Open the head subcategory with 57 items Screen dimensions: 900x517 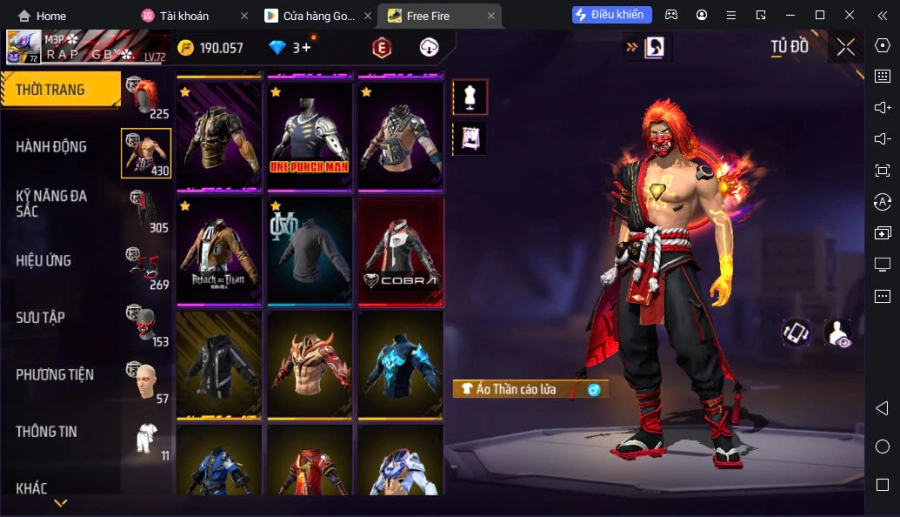(x=146, y=380)
